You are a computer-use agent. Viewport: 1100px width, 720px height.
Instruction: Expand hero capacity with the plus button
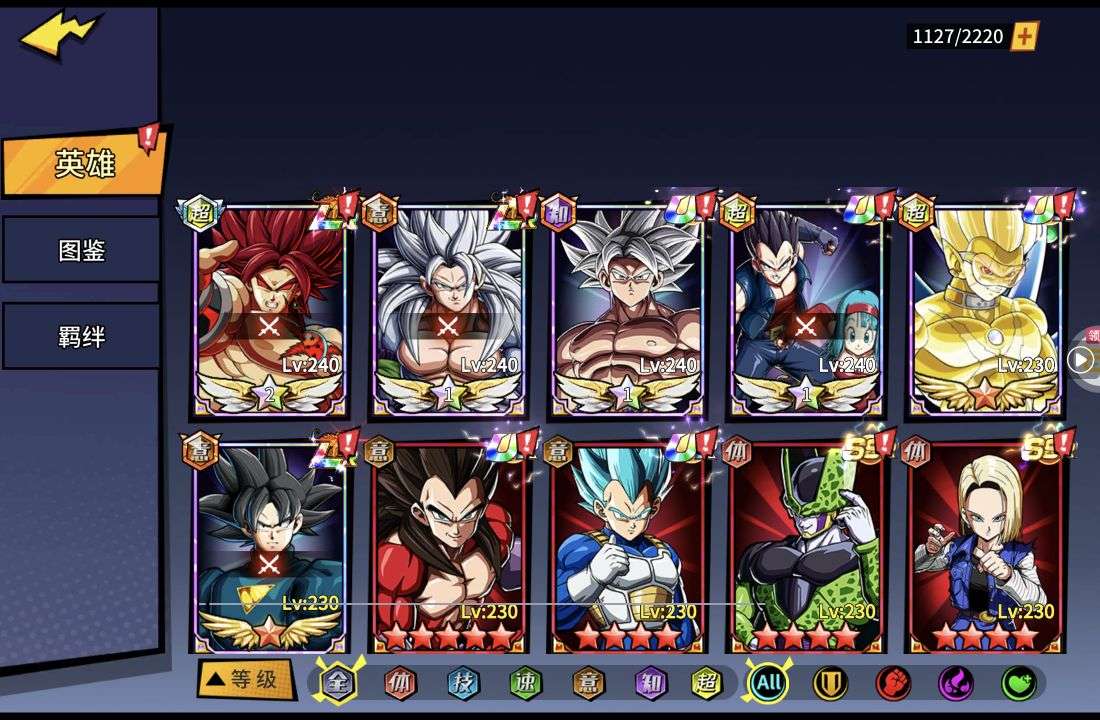(x=1025, y=37)
